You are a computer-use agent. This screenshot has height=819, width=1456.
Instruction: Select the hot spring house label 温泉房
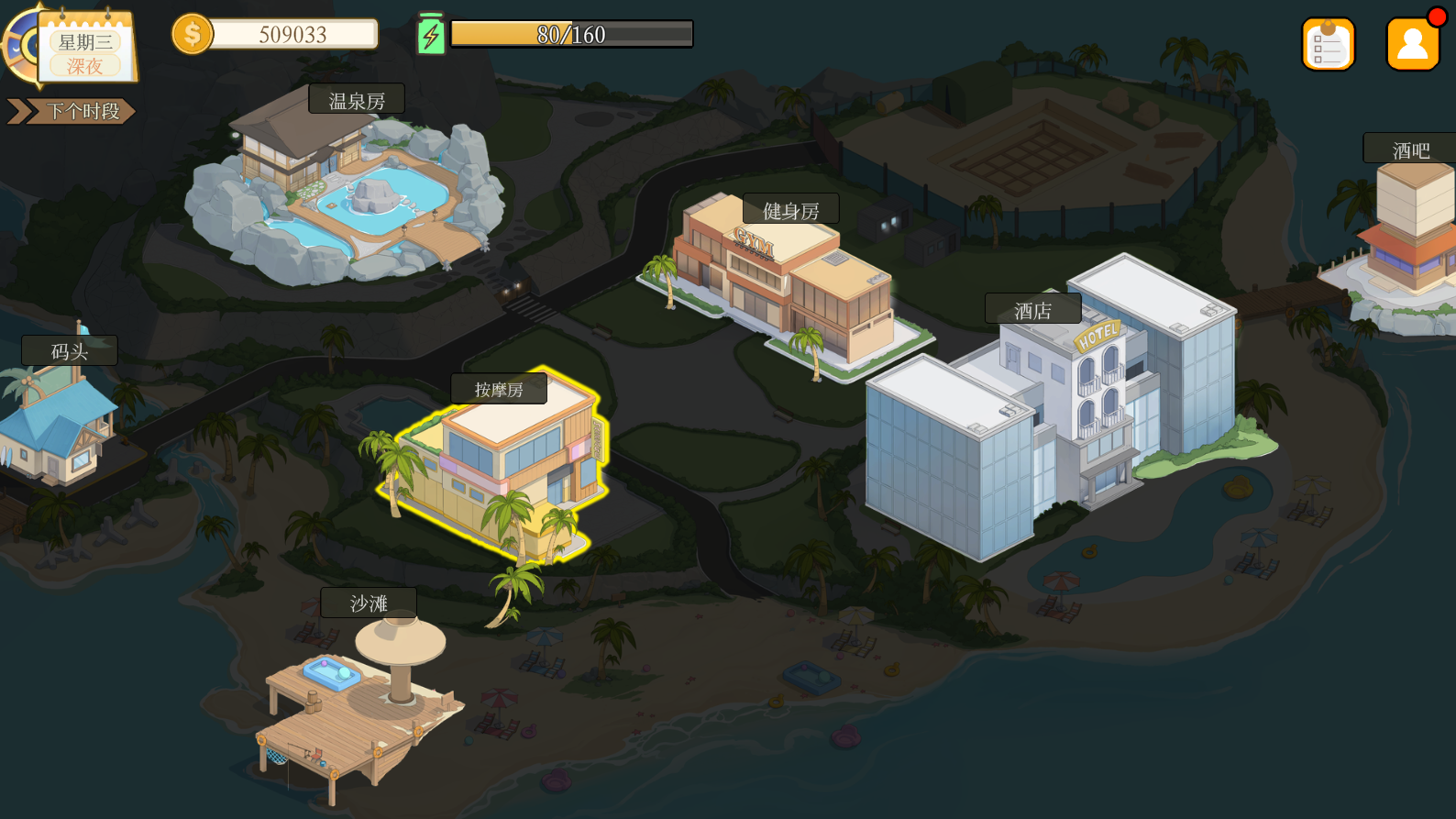[357, 100]
